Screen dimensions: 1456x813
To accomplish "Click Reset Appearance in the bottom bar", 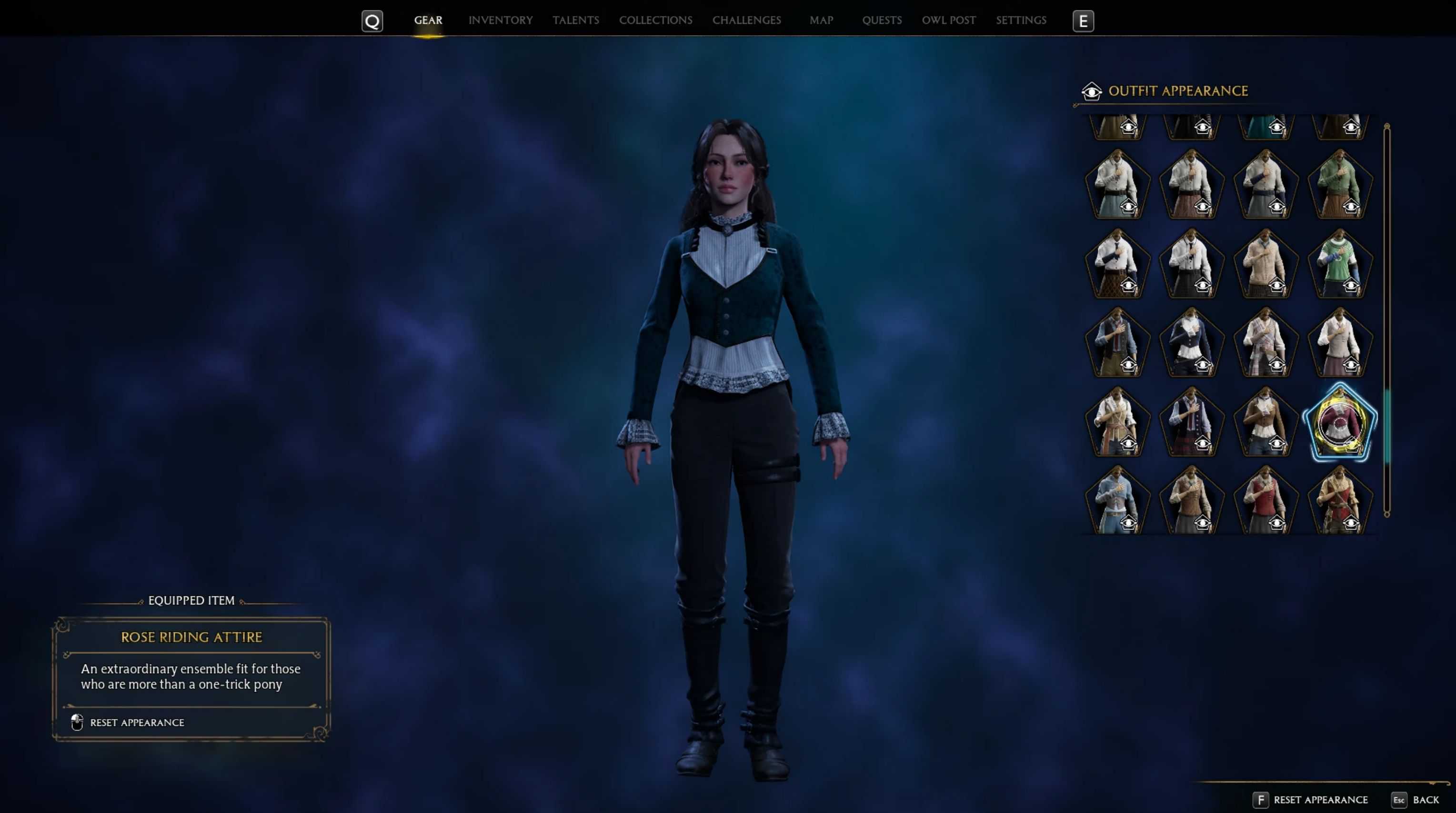I will 1320,800.
